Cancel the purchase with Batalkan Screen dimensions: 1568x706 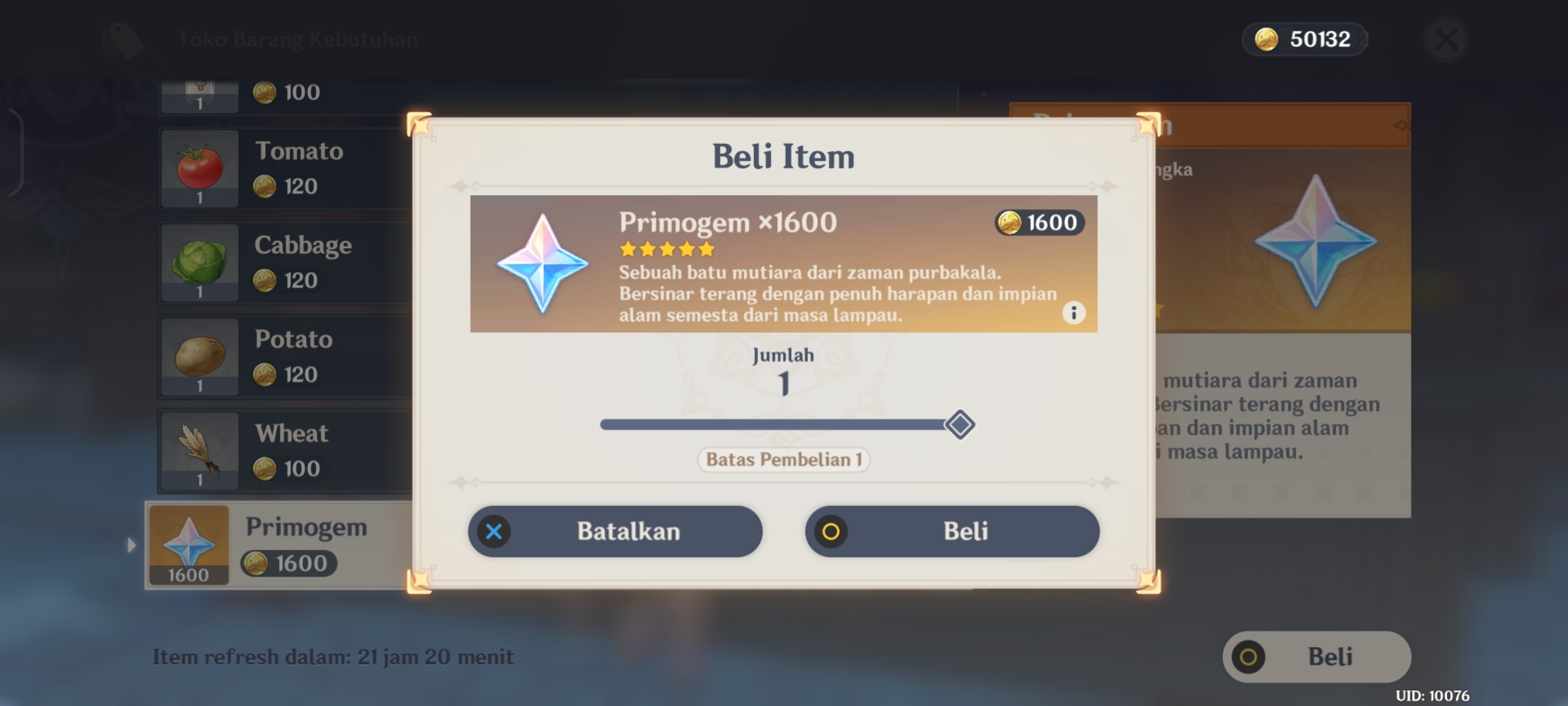coord(615,531)
